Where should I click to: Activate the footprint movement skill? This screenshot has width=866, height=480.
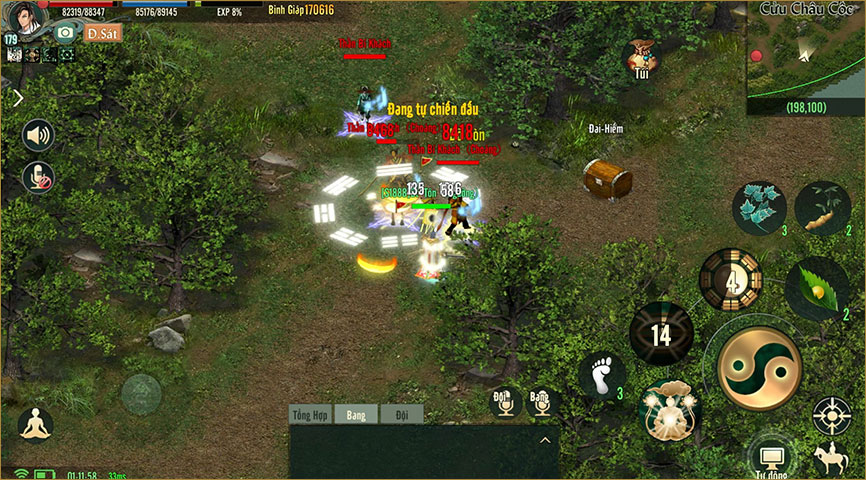[x=602, y=376]
